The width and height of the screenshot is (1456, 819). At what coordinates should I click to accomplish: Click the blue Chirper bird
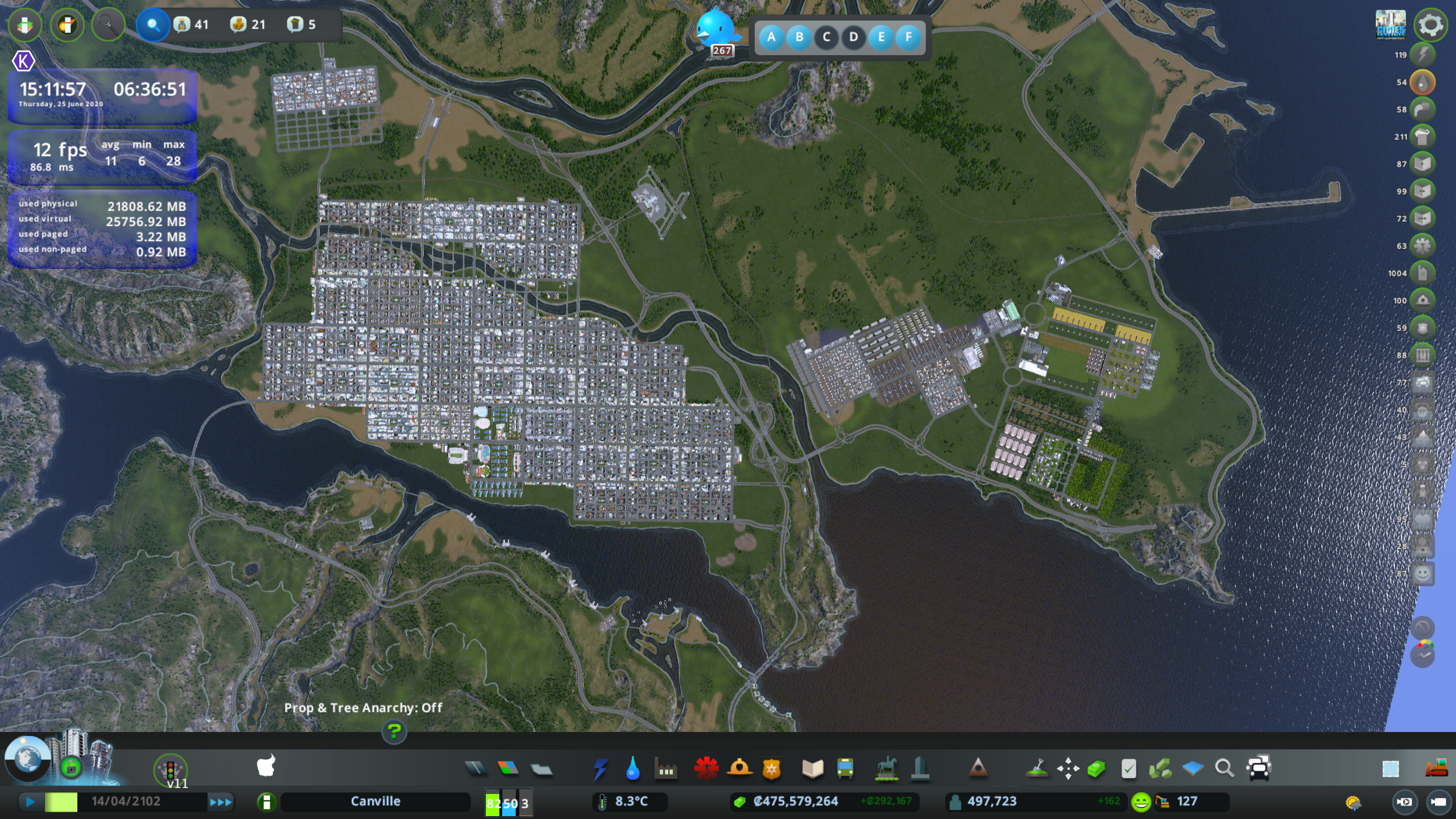pos(717,28)
